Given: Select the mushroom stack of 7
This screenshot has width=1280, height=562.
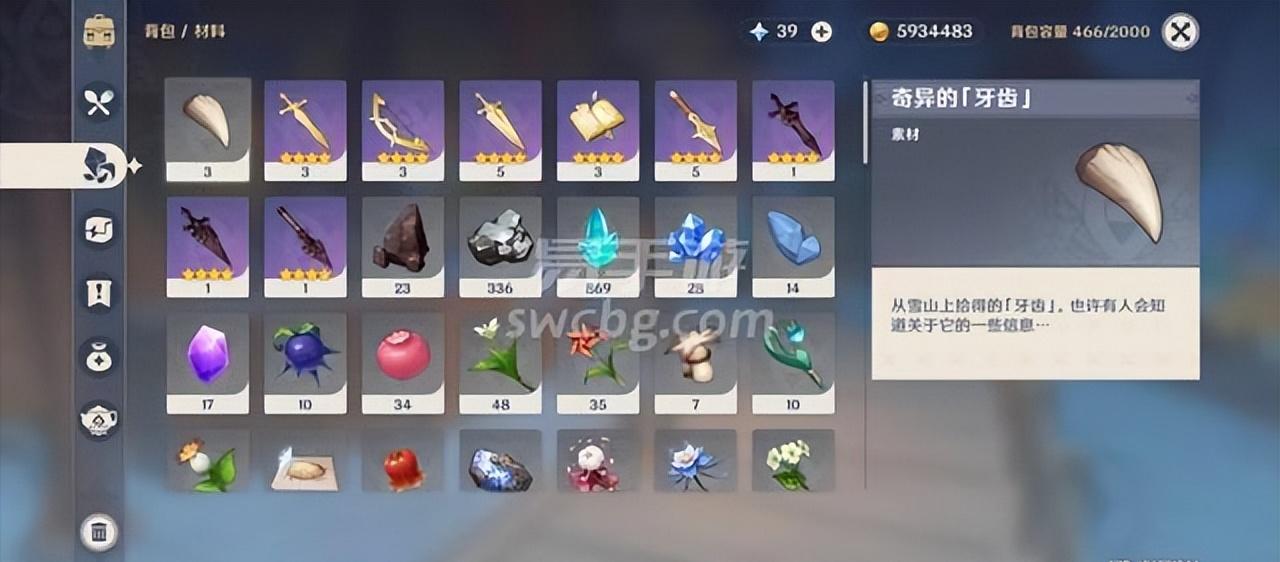Looking at the screenshot, I should click(695, 362).
